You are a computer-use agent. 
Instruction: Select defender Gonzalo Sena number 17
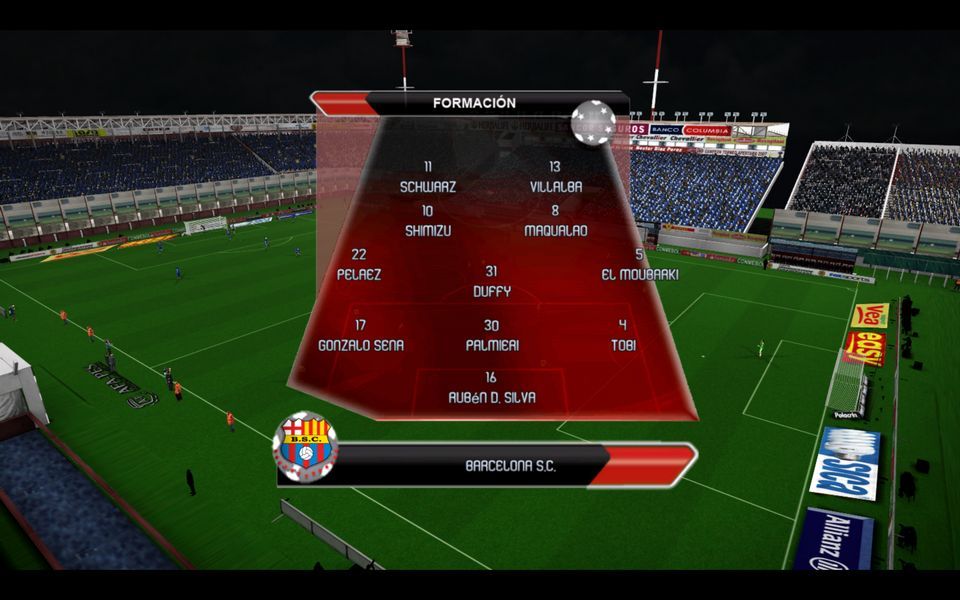click(359, 335)
